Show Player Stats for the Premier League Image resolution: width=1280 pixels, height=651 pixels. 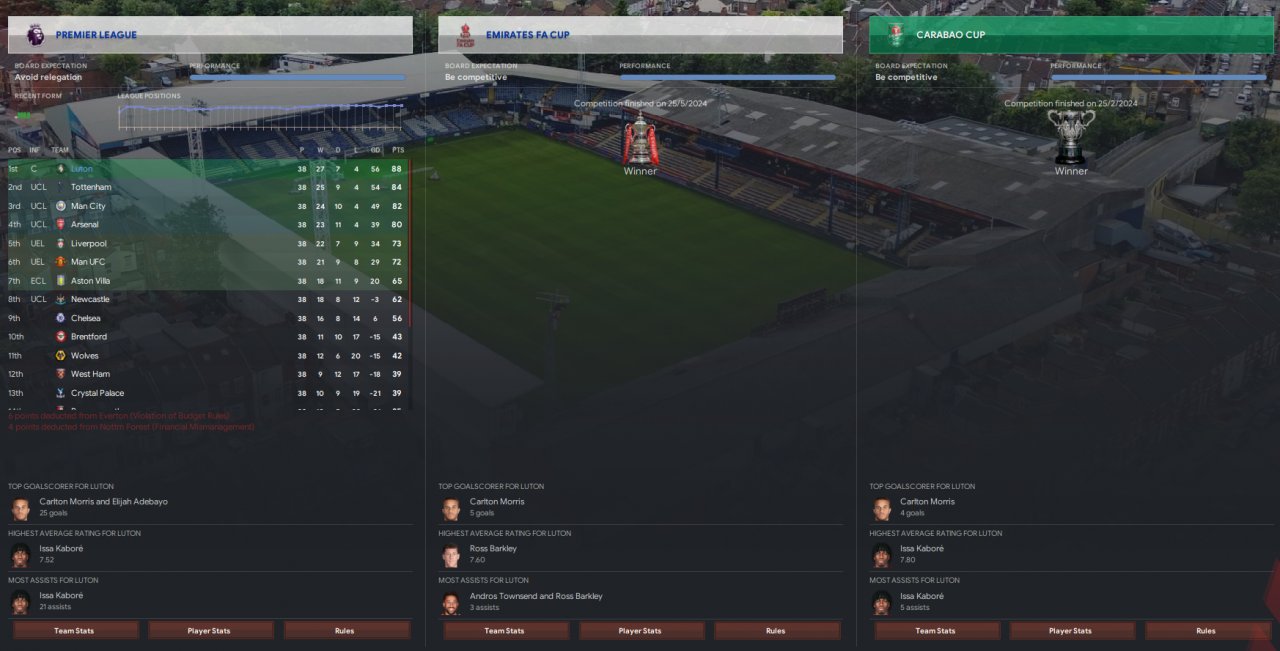[210, 631]
